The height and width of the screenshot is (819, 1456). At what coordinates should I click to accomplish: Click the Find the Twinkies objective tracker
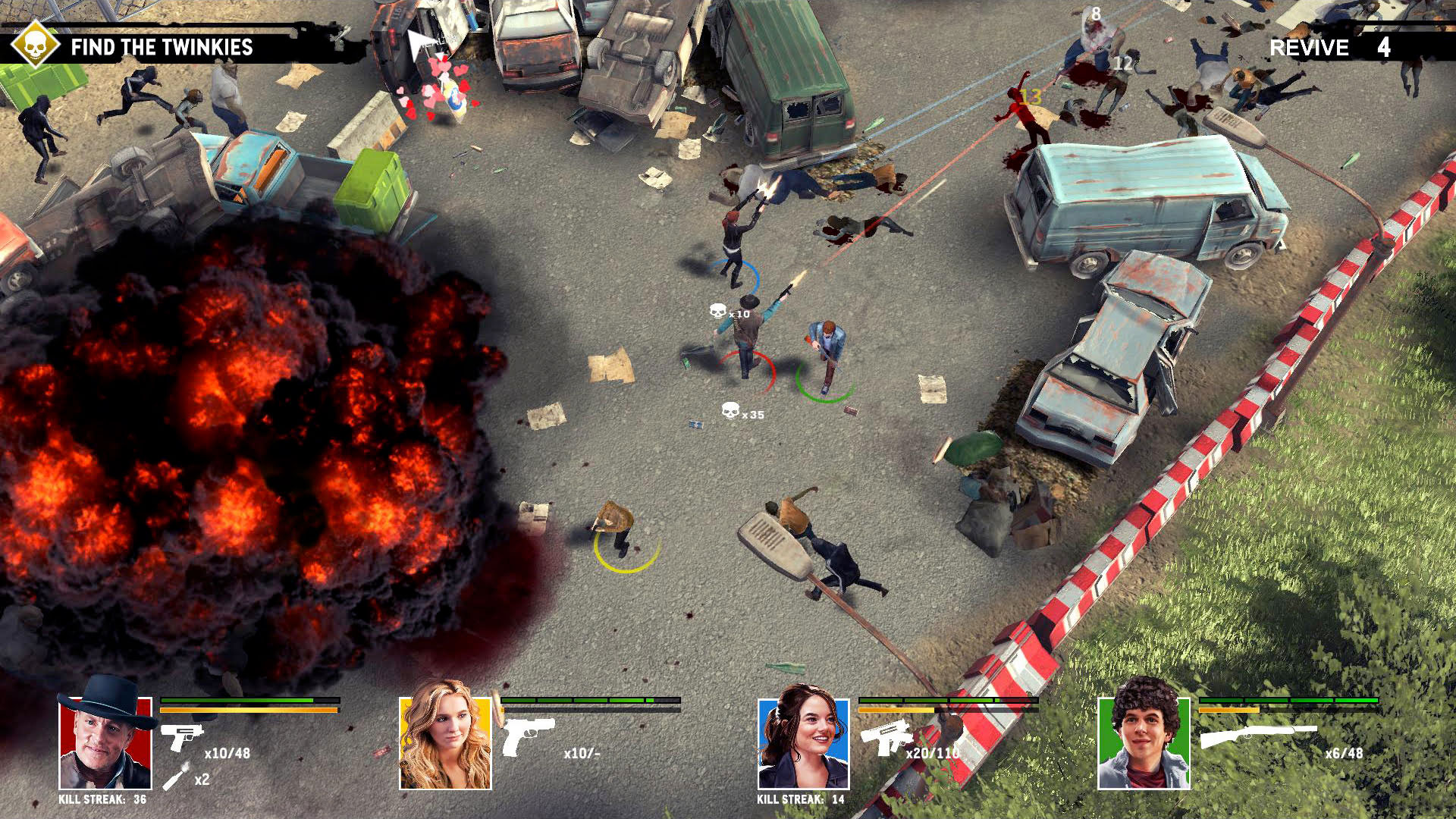coord(162,47)
